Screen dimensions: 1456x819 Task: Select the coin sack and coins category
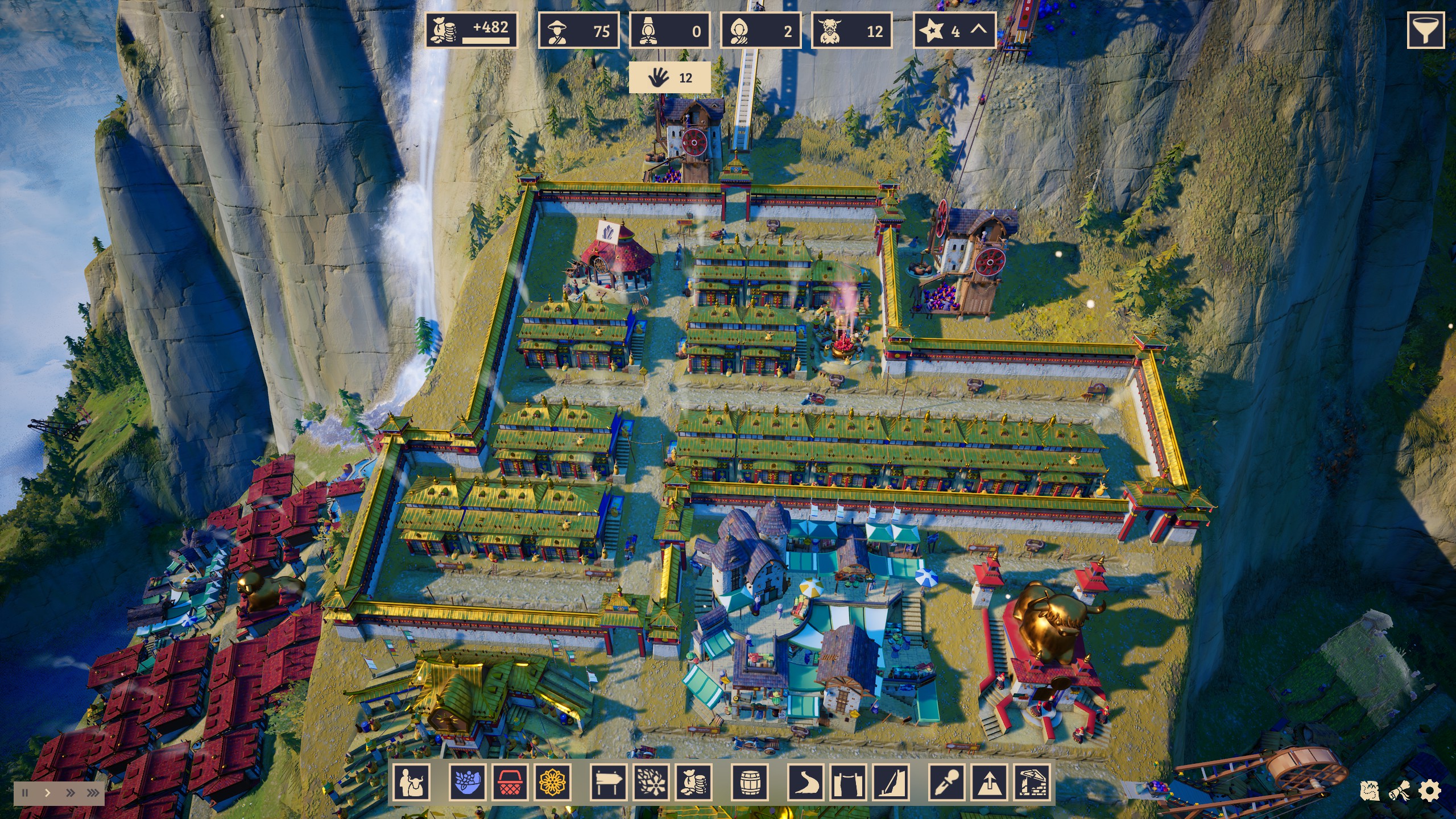pos(693,783)
